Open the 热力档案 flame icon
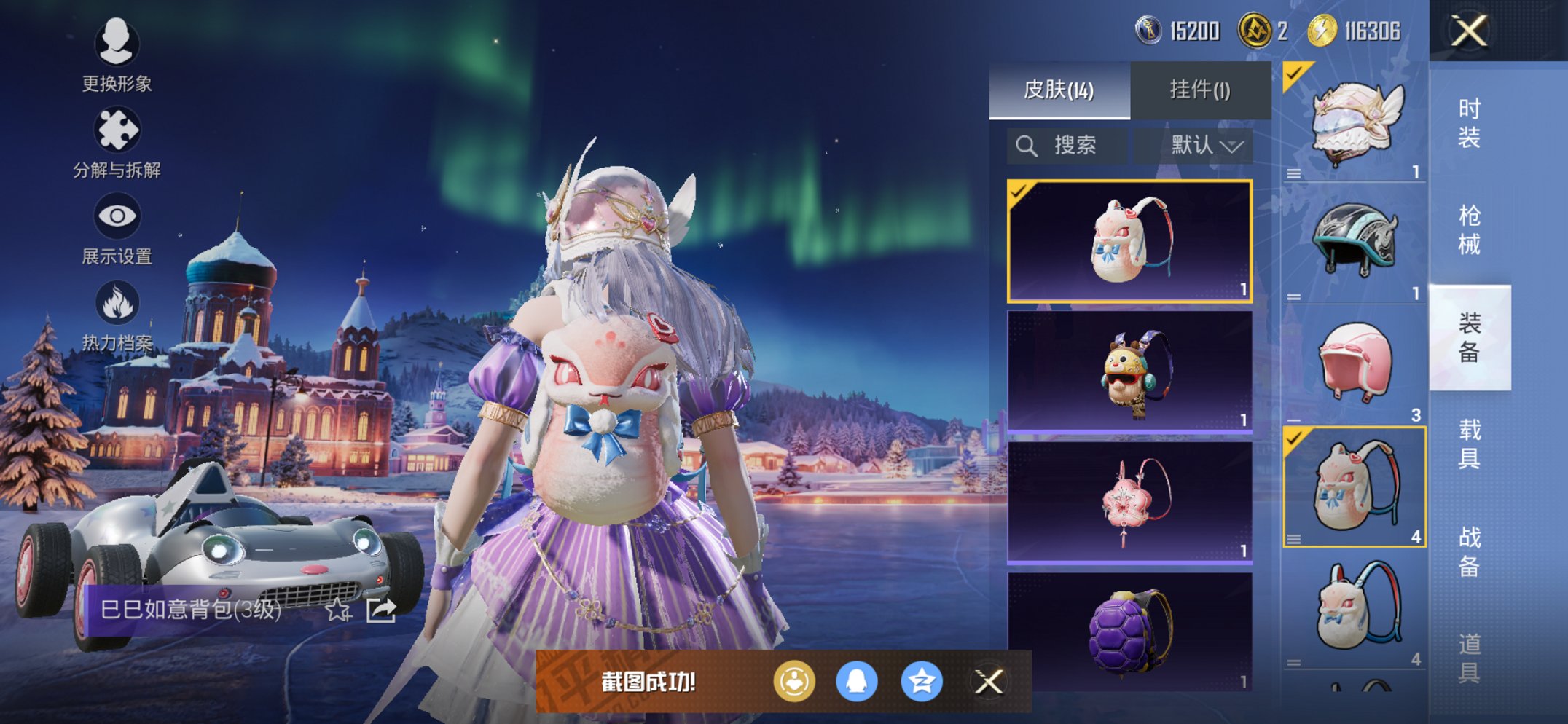 117,315
